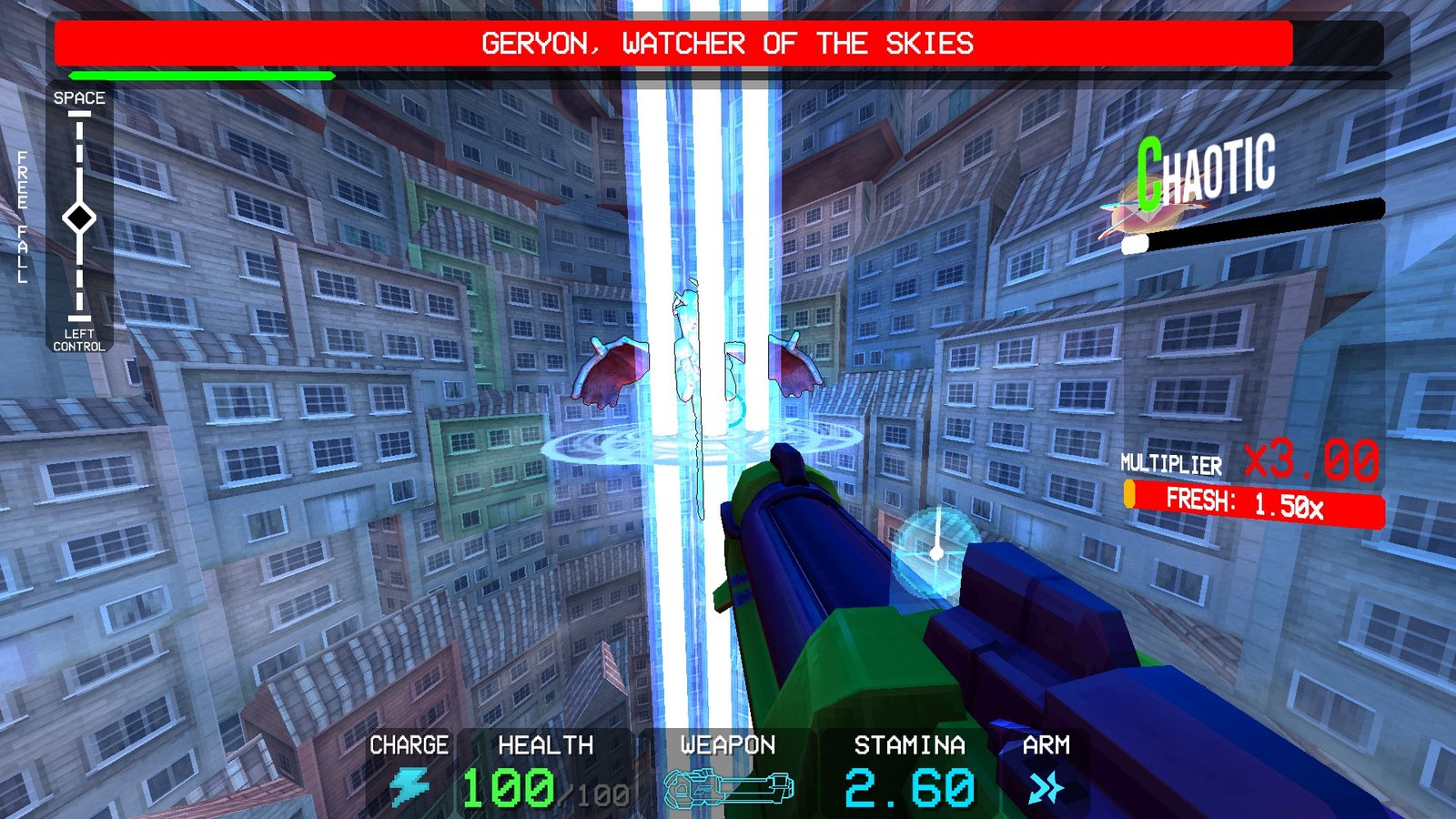Click the diamond marker on the Free Fall gauge
Screen dimensions: 1456x819
[80, 218]
